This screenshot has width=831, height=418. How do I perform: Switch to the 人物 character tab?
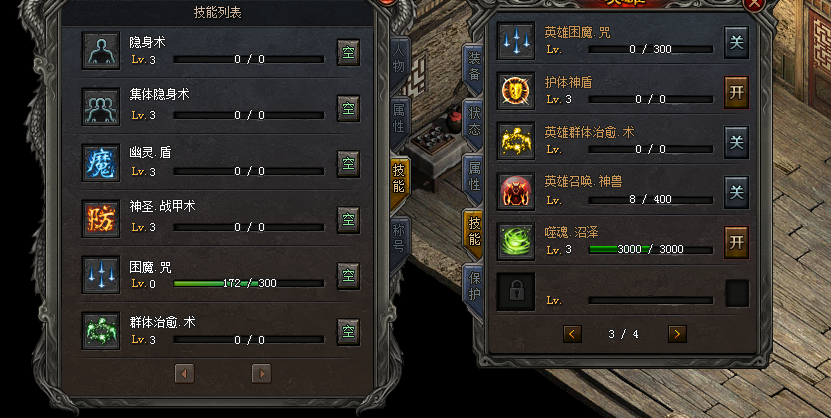pos(399,60)
